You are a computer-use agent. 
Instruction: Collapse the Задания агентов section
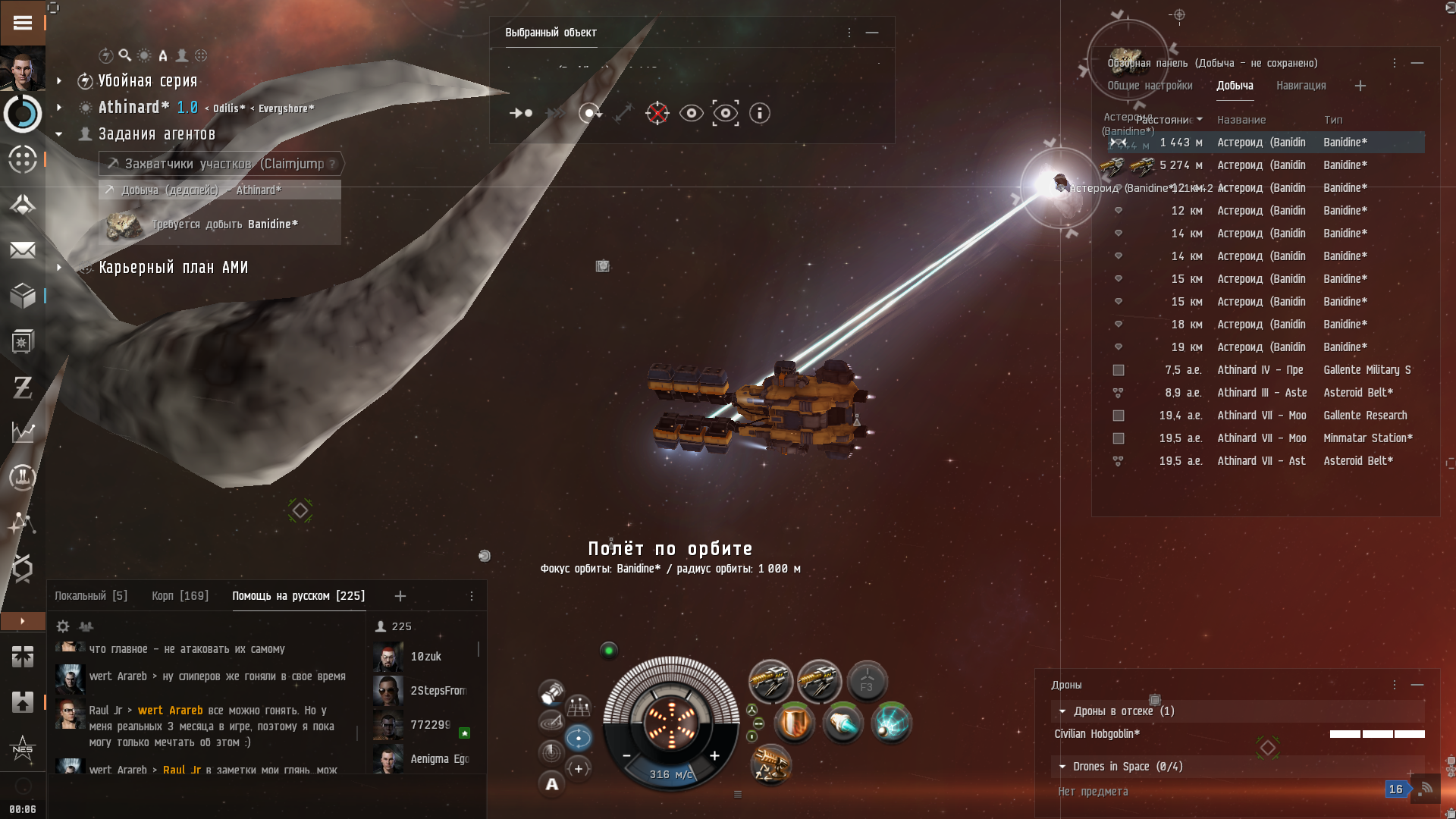59,134
